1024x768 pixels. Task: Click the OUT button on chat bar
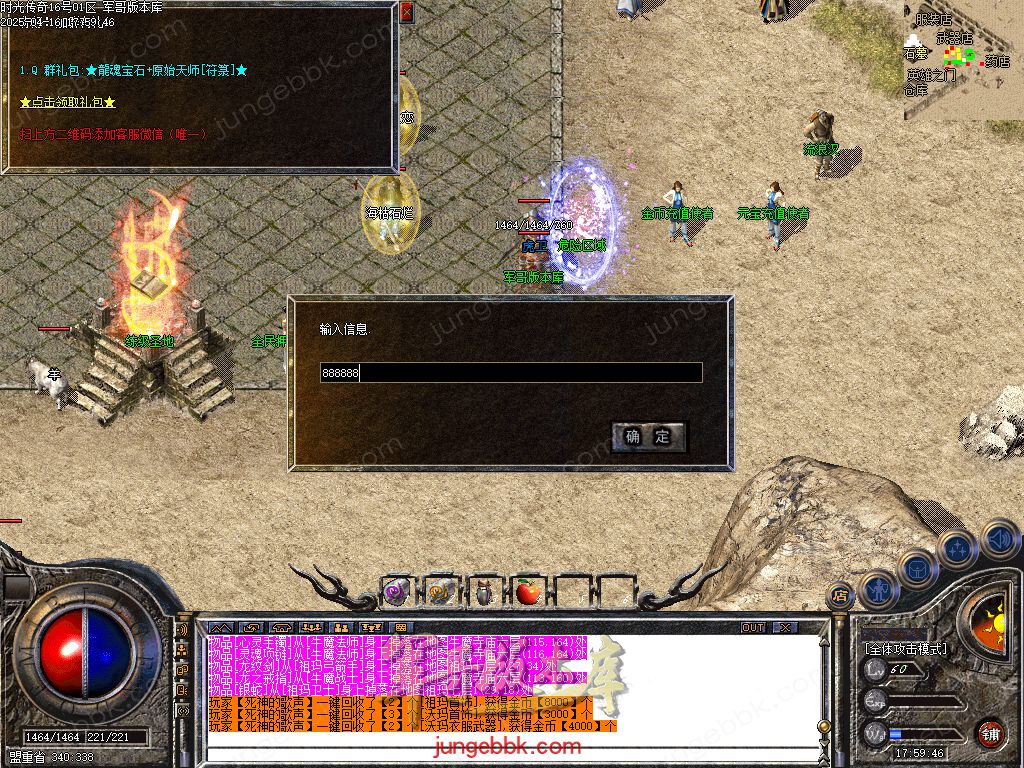pos(753,628)
